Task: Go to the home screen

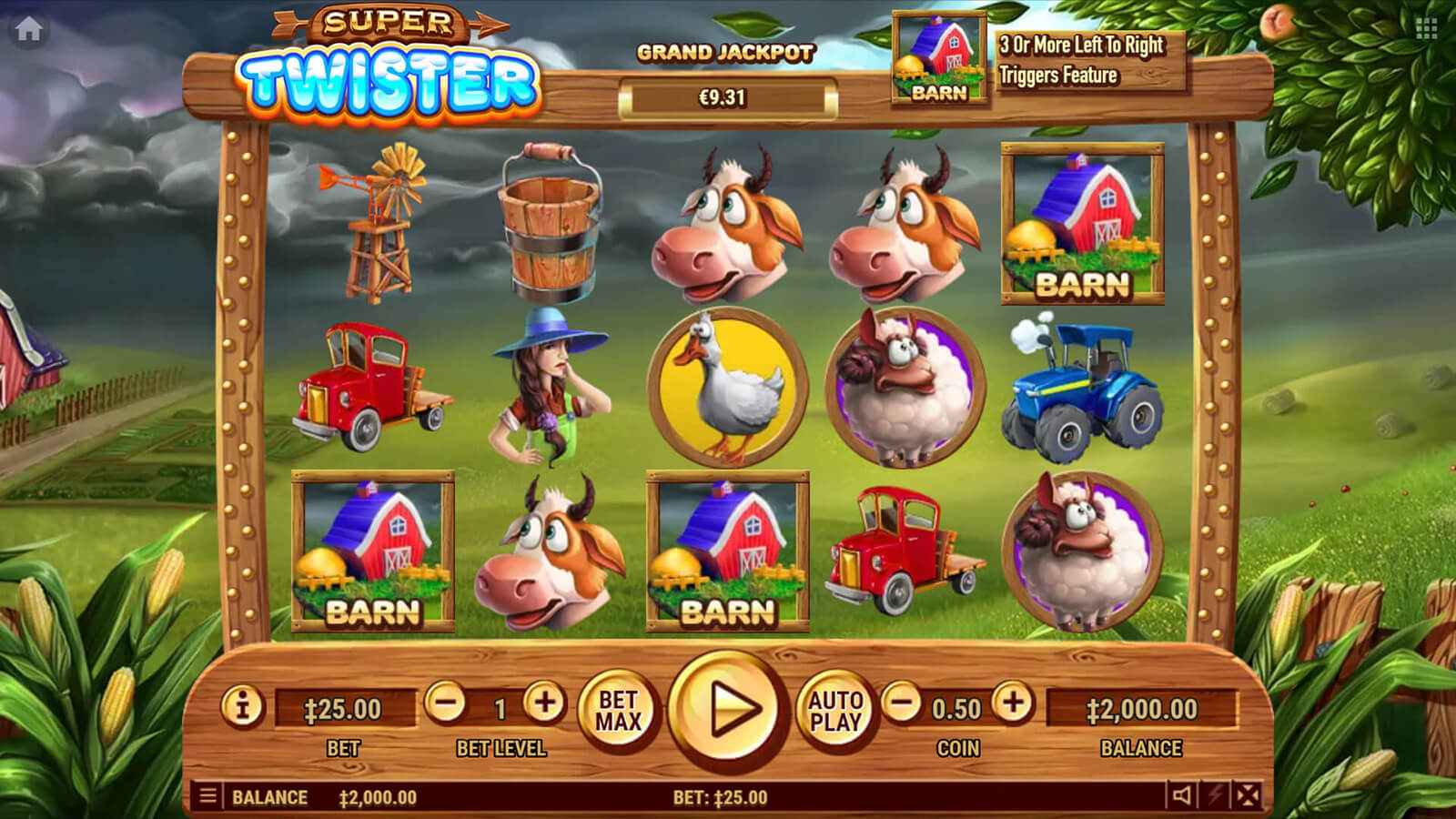Action: click(x=28, y=30)
